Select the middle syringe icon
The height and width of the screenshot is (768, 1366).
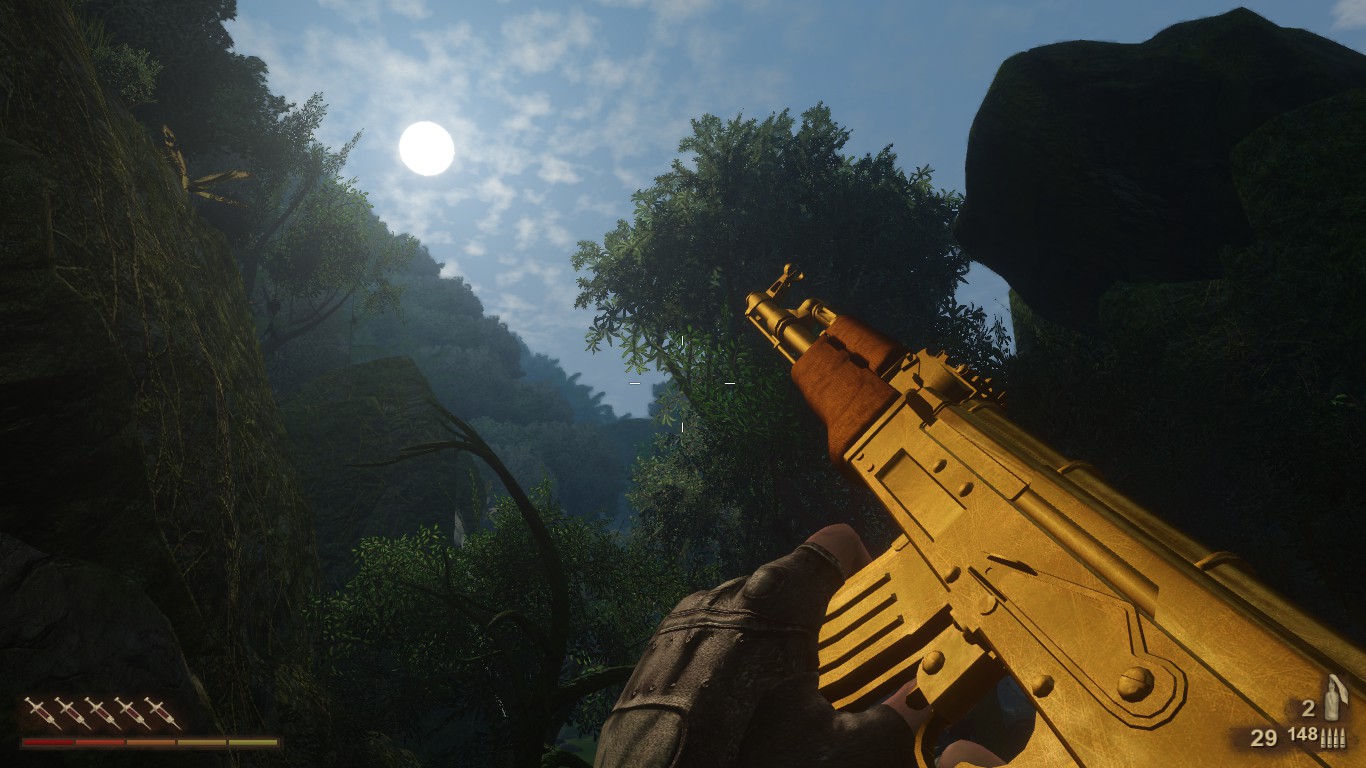pos(103,713)
